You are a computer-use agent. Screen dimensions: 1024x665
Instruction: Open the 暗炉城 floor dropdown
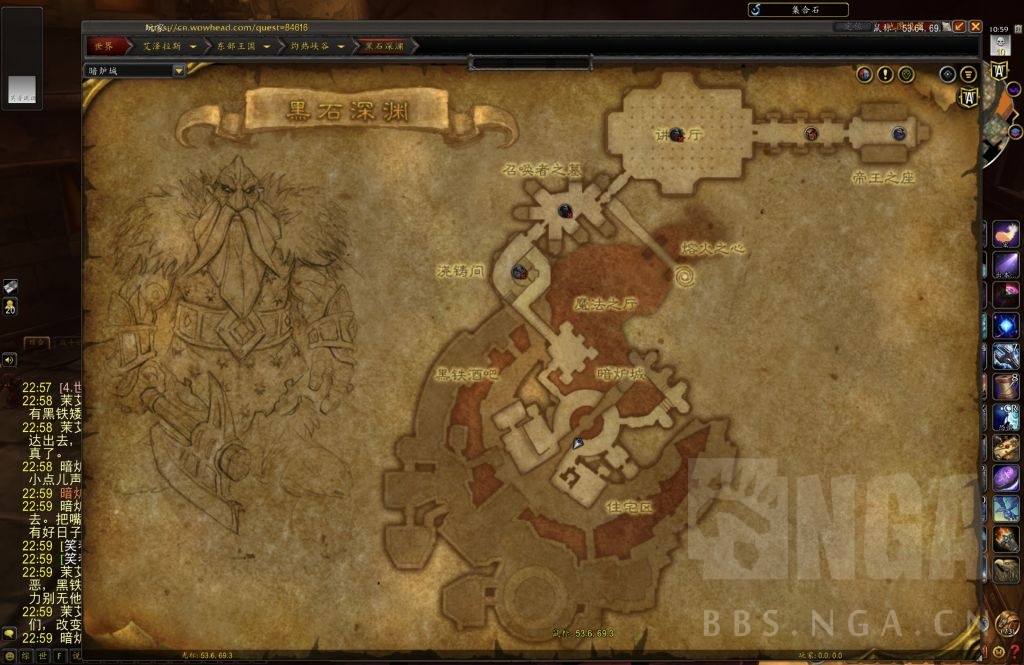[x=179, y=71]
